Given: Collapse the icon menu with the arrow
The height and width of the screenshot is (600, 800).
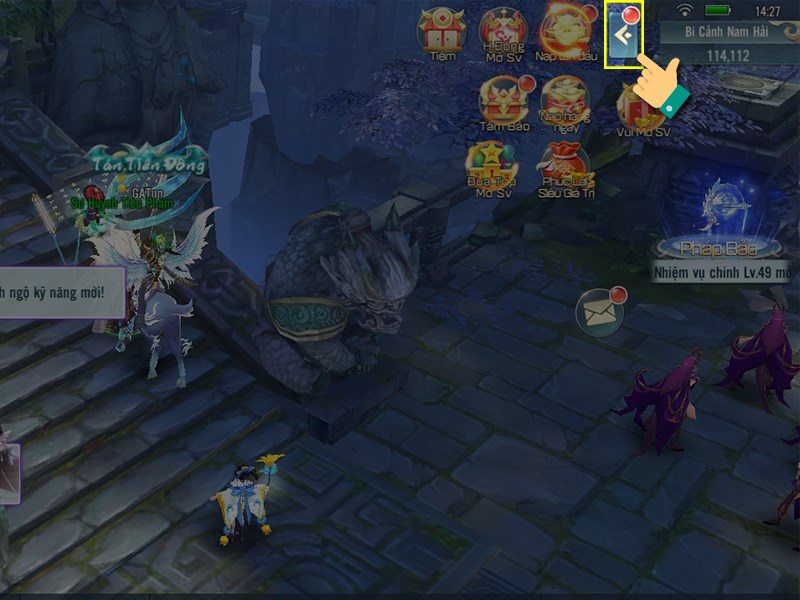Looking at the screenshot, I should coord(624,36).
